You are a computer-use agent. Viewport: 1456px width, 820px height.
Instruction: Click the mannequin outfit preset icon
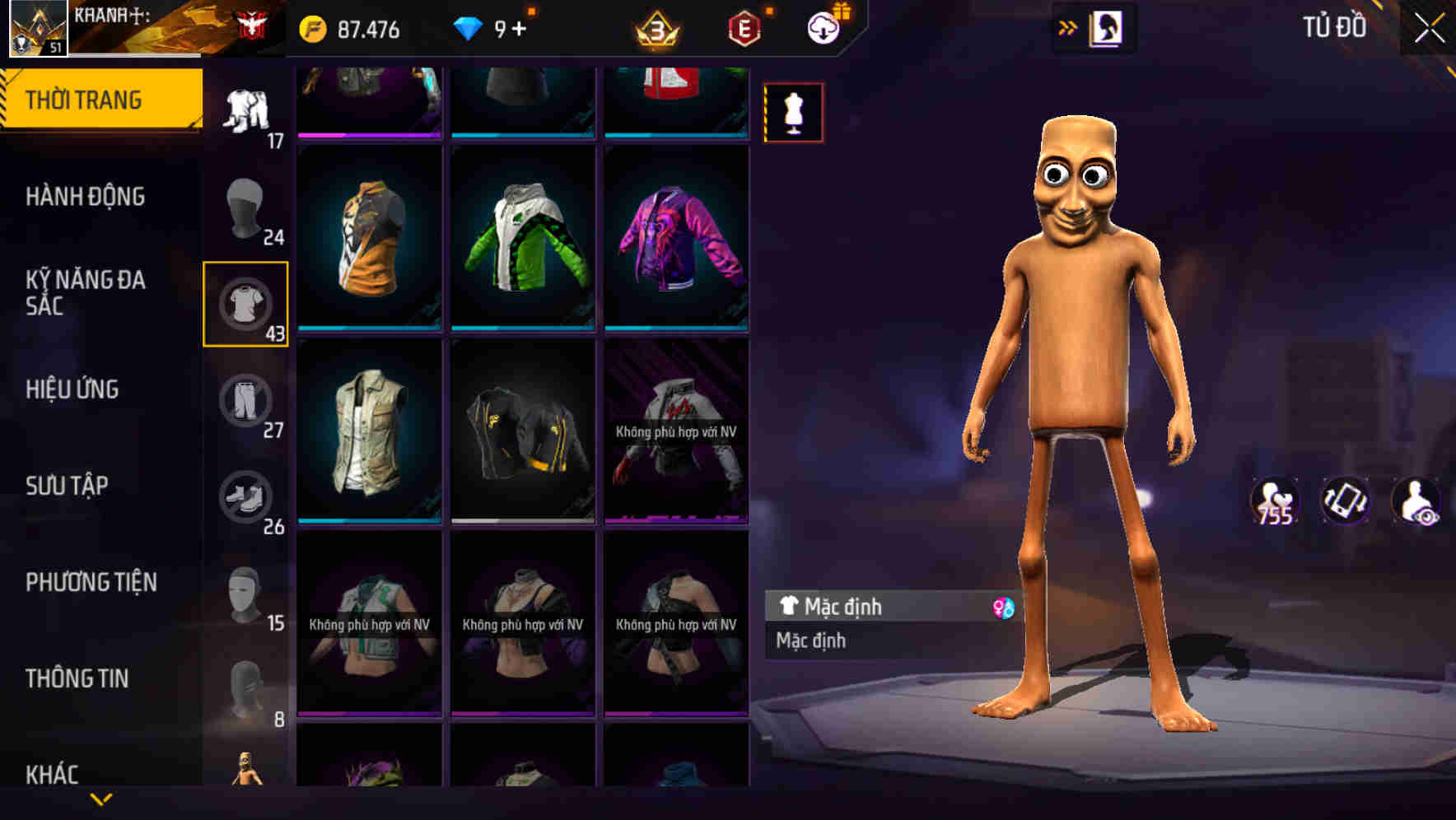[x=793, y=113]
